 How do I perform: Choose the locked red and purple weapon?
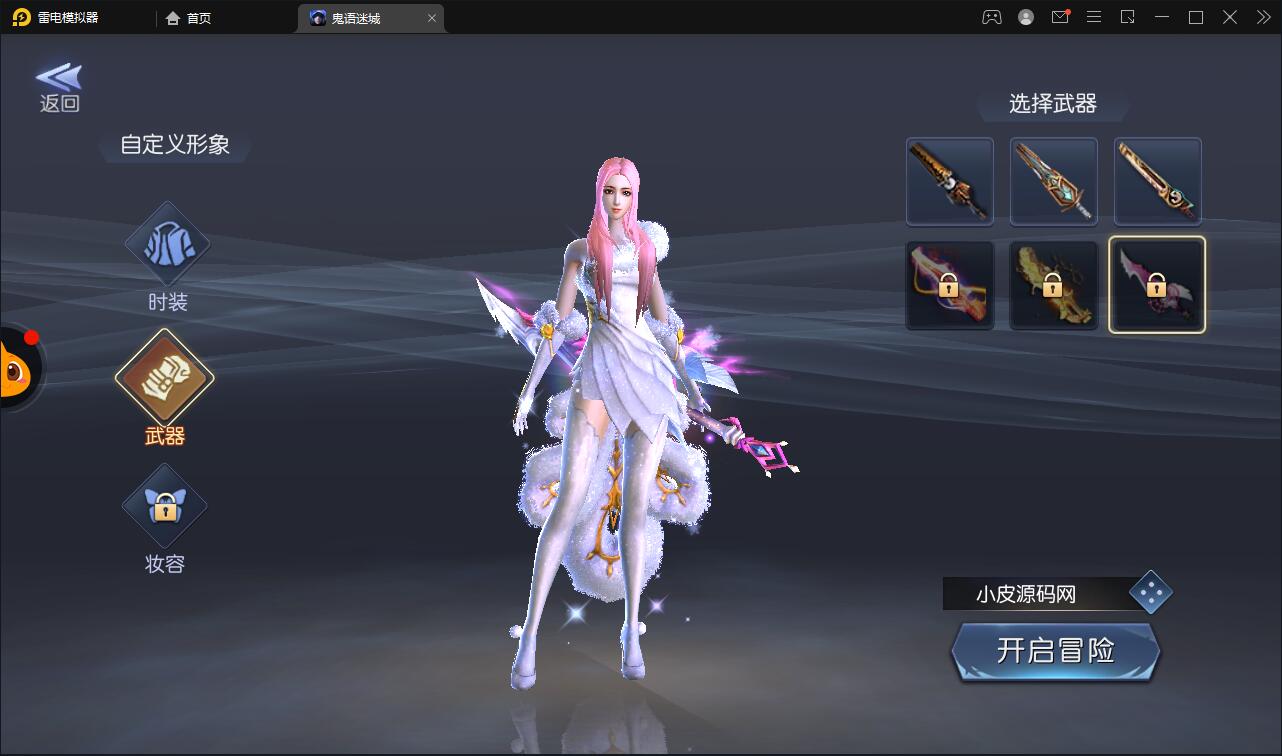(949, 285)
